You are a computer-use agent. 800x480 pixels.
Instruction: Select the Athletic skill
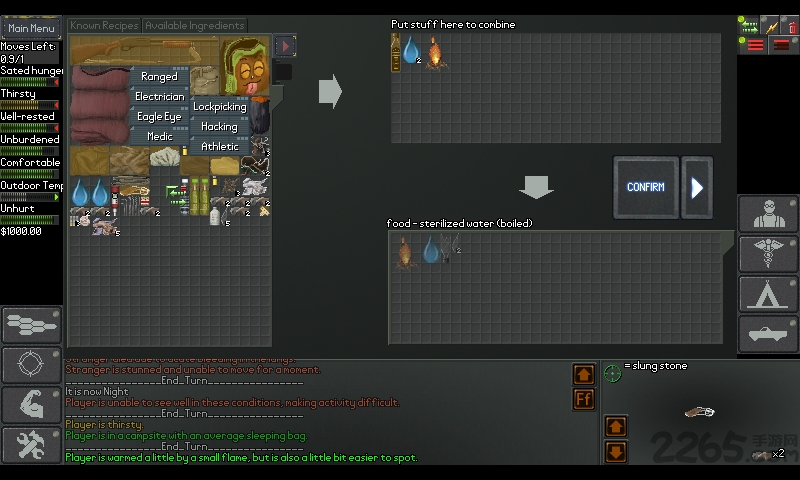pyautogui.click(x=219, y=147)
